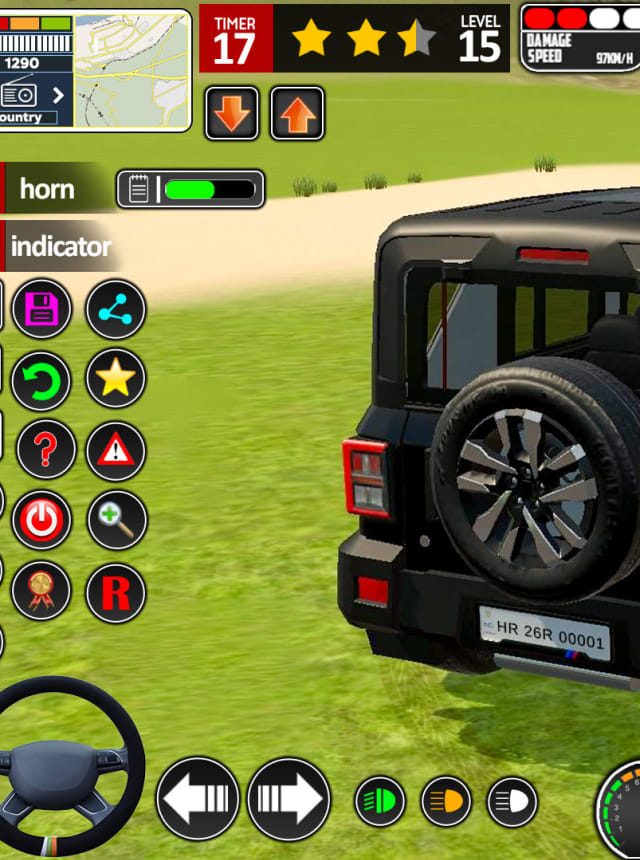Restart using the green circular arrow
Viewport: 640px width, 860px height.
coord(42,380)
